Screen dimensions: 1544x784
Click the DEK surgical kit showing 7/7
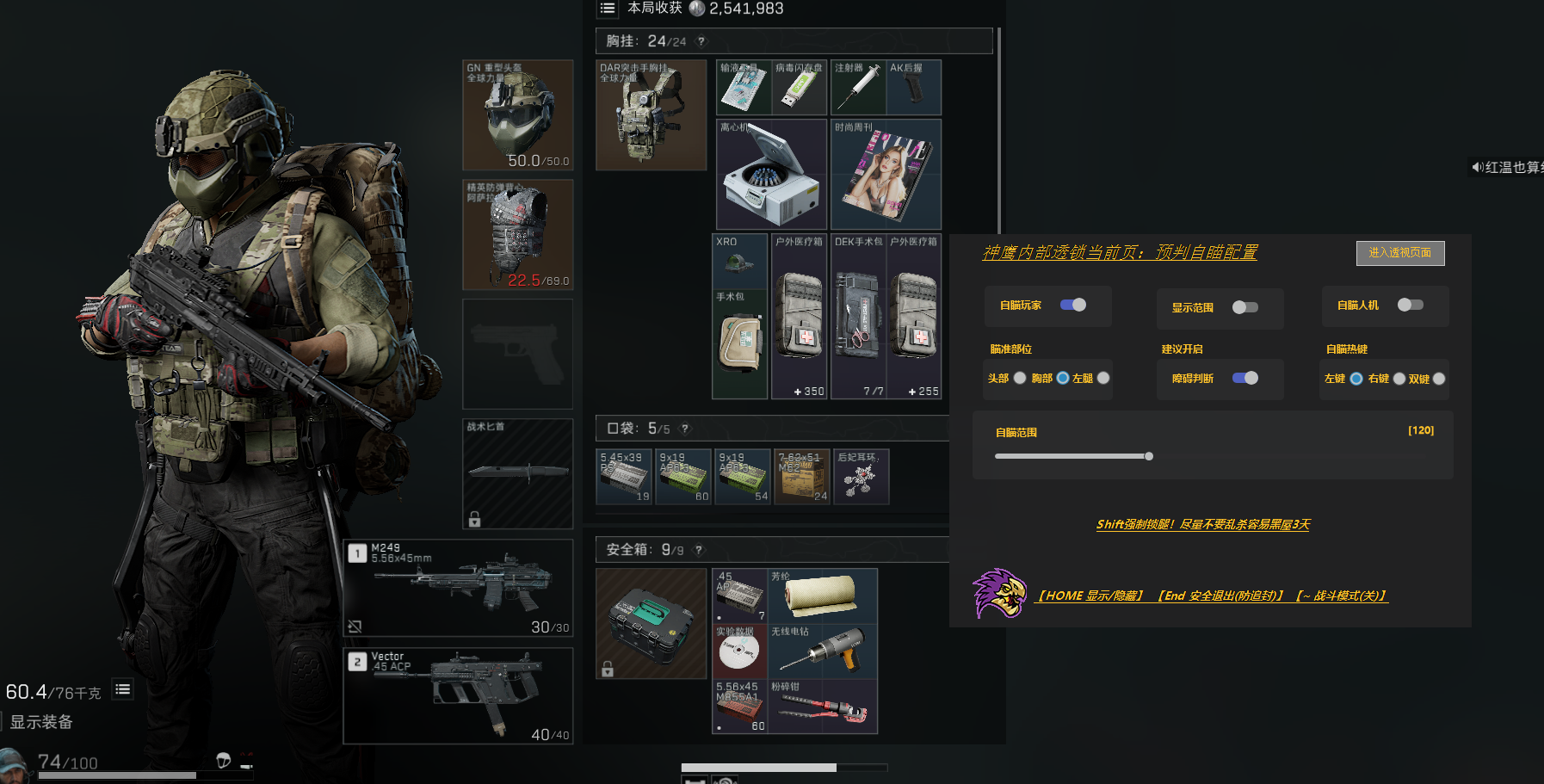(x=858, y=316)
